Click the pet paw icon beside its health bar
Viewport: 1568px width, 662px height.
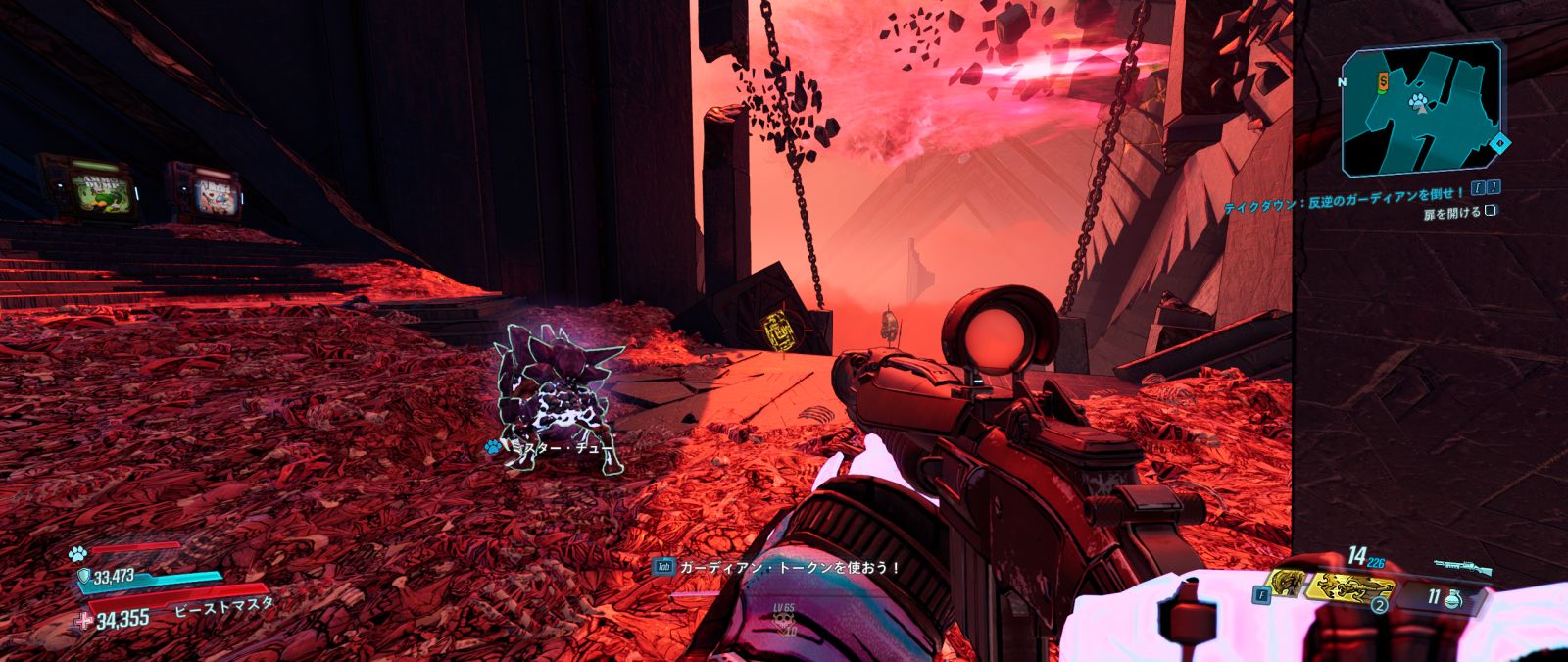click(x=78, y=553)
